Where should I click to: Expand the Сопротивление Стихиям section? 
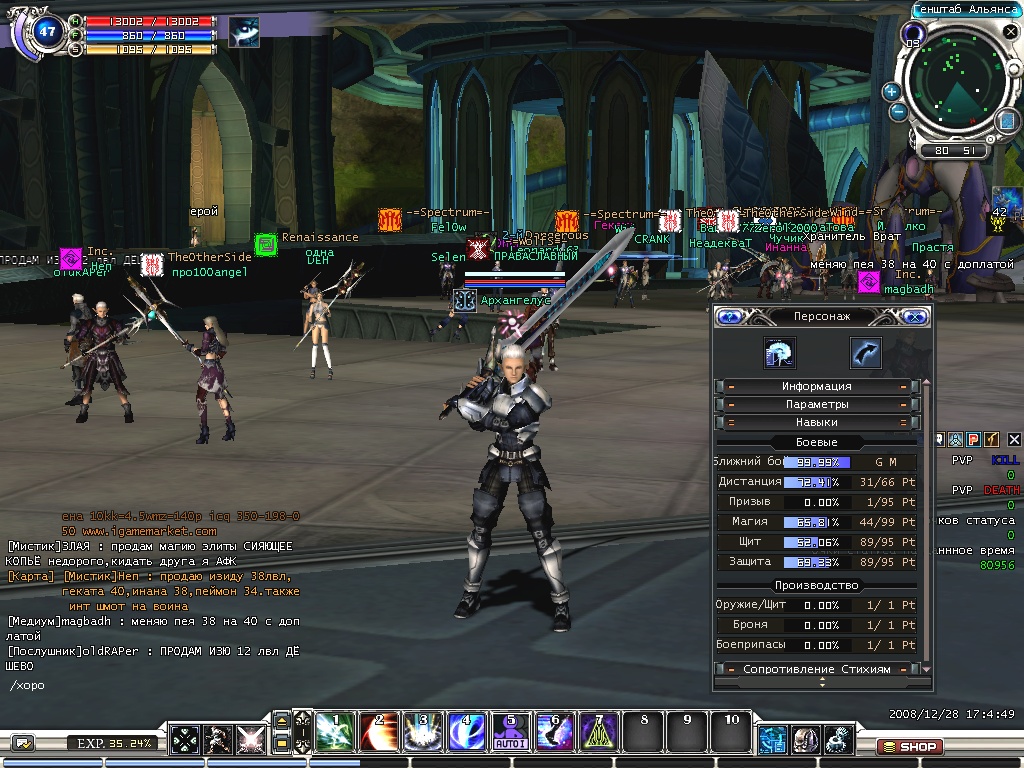point(816,669)
